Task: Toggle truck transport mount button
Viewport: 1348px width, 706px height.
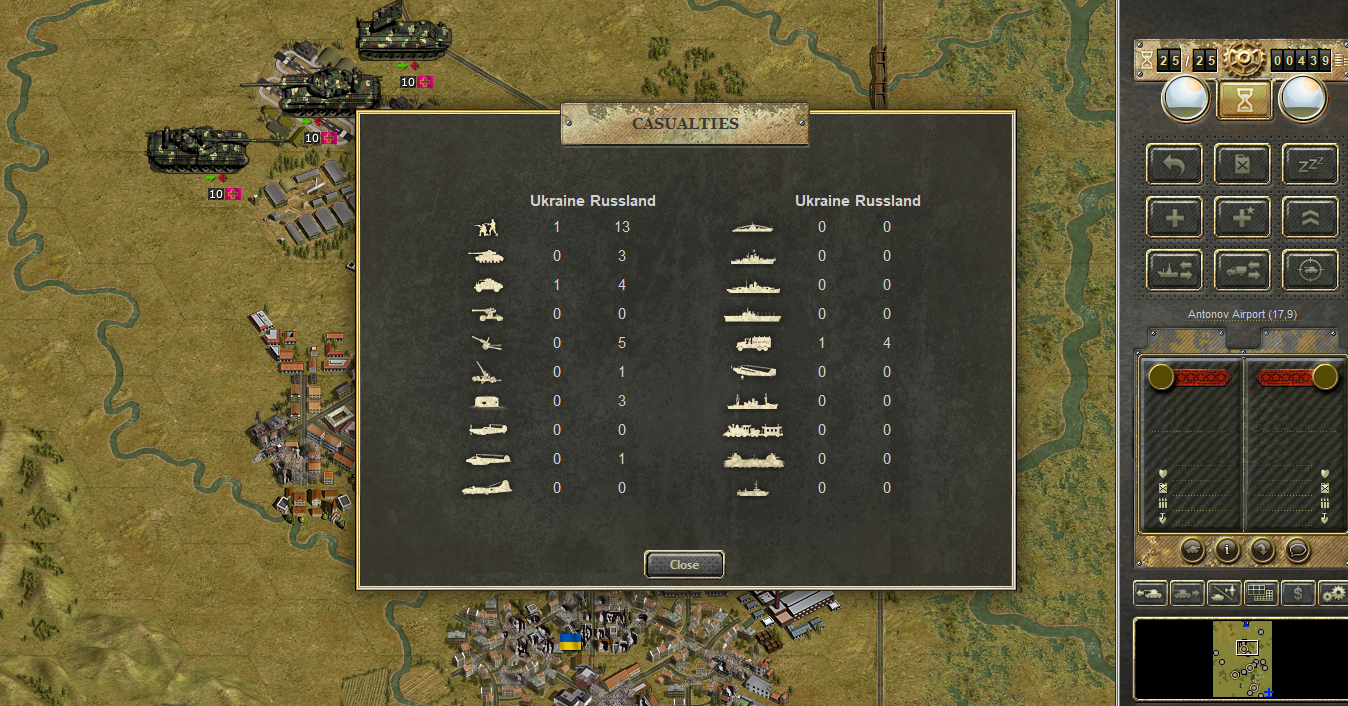Action: click(x=1242, y=270)
